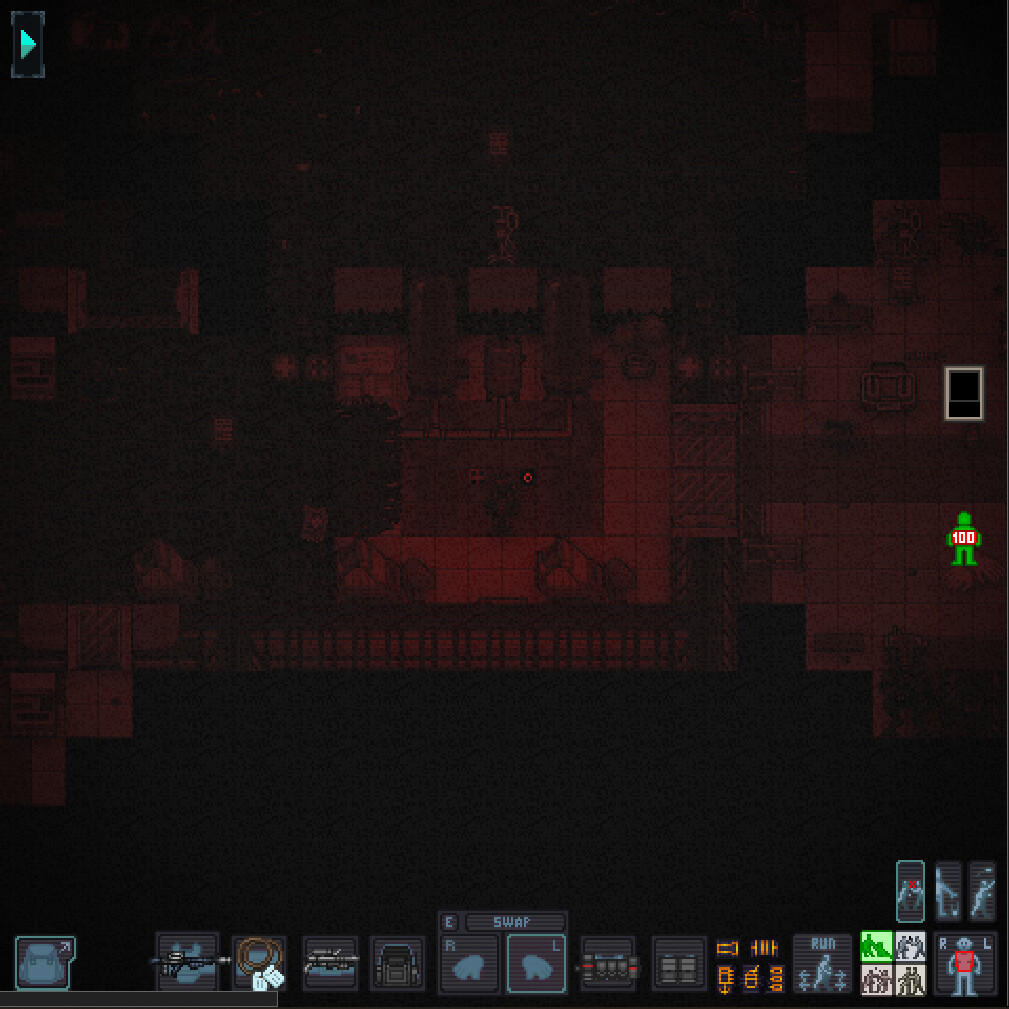Select the grab intent icon
Screen dimensions: 1009x1009
pyautogui.click(x=876, y=979)
